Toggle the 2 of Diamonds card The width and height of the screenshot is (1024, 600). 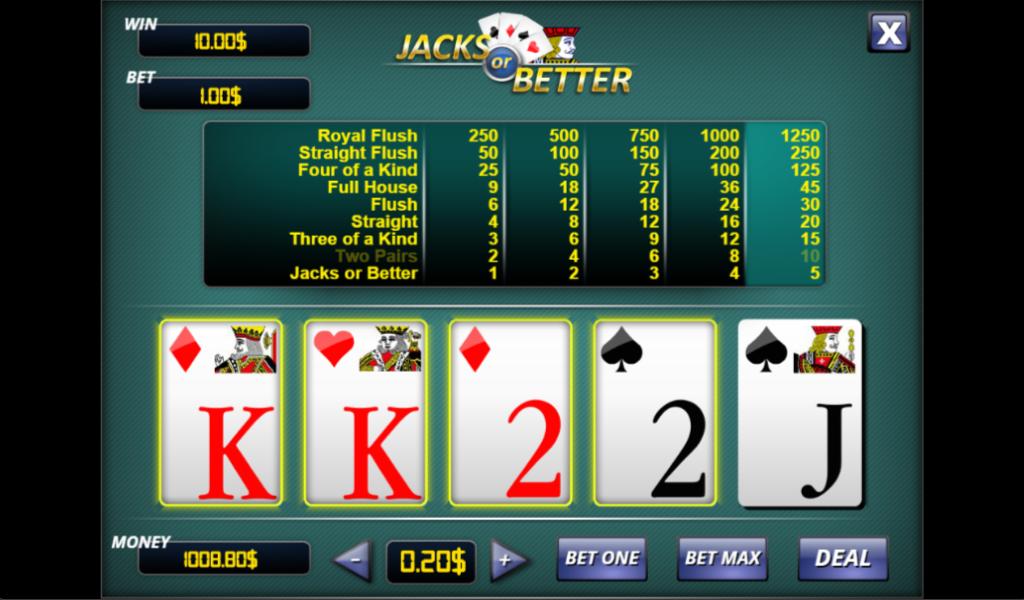tap(510, 412)
